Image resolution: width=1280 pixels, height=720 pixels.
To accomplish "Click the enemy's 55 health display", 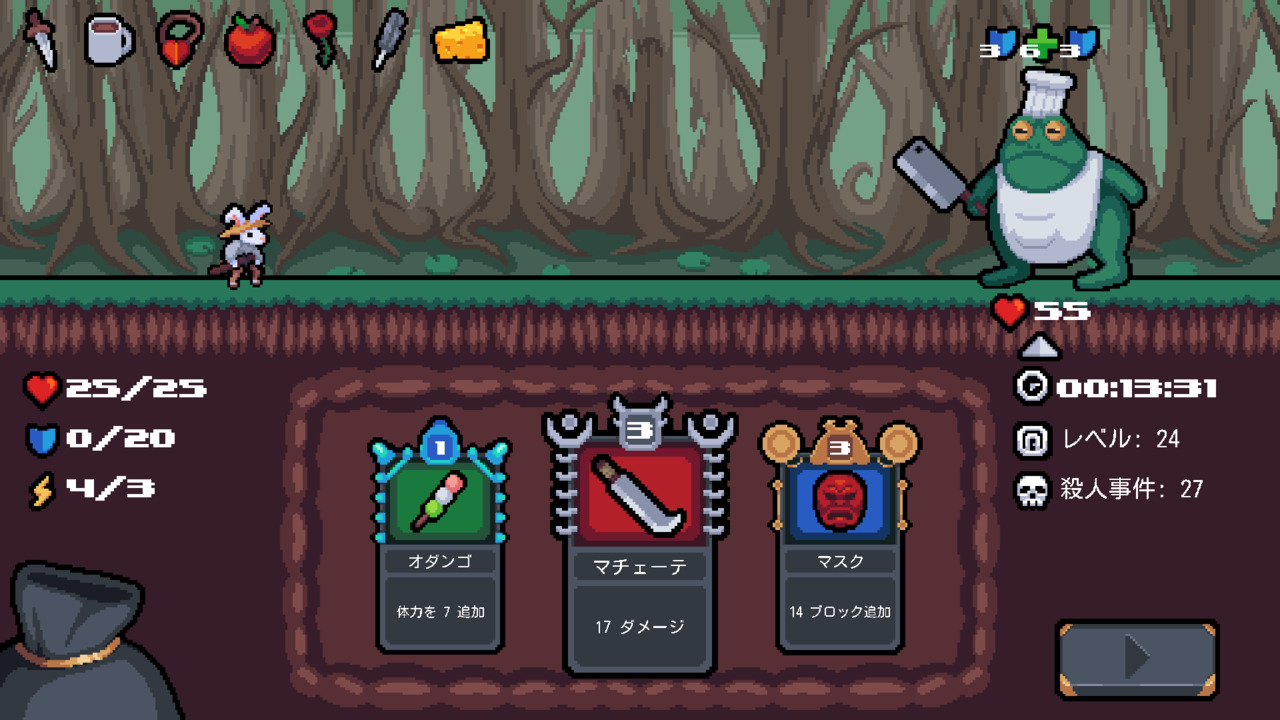I will [1055, 310].
